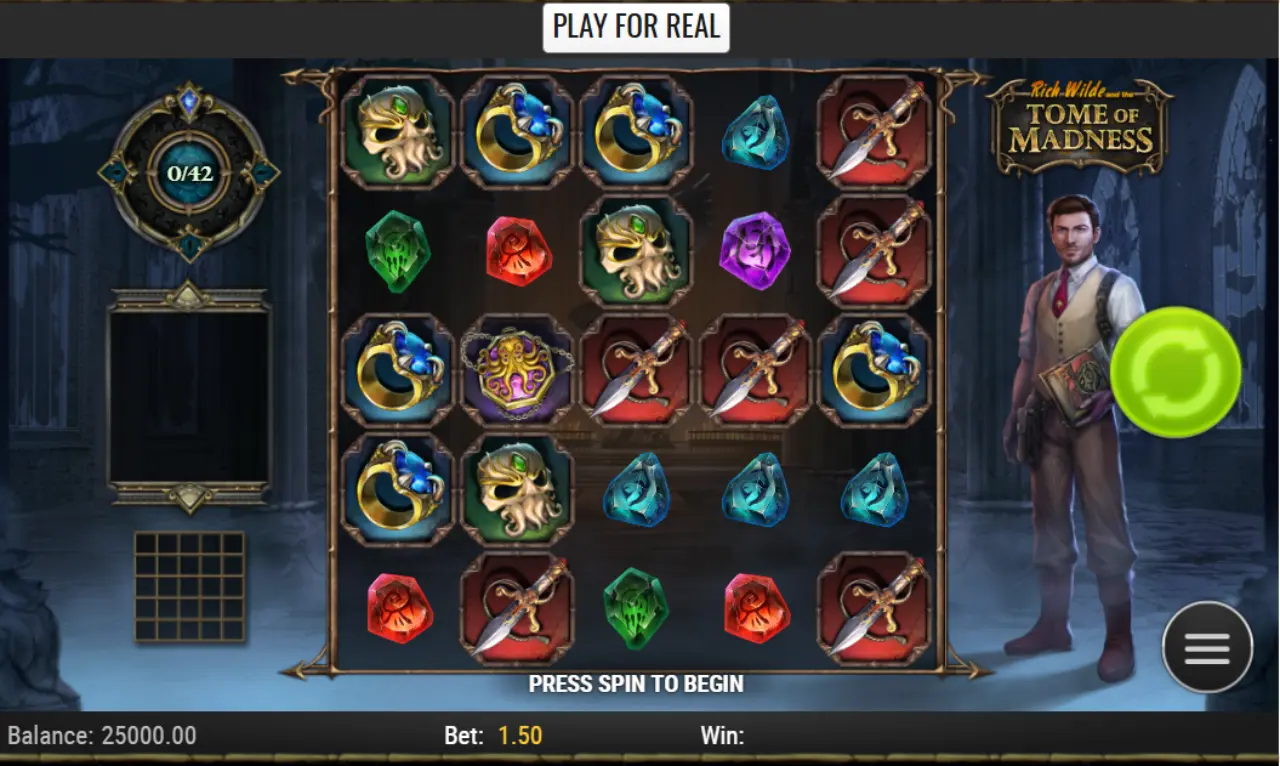This screenshot has height=766, width=1280.
Task: Select the purple gem symbol
Action: point(756,250)
